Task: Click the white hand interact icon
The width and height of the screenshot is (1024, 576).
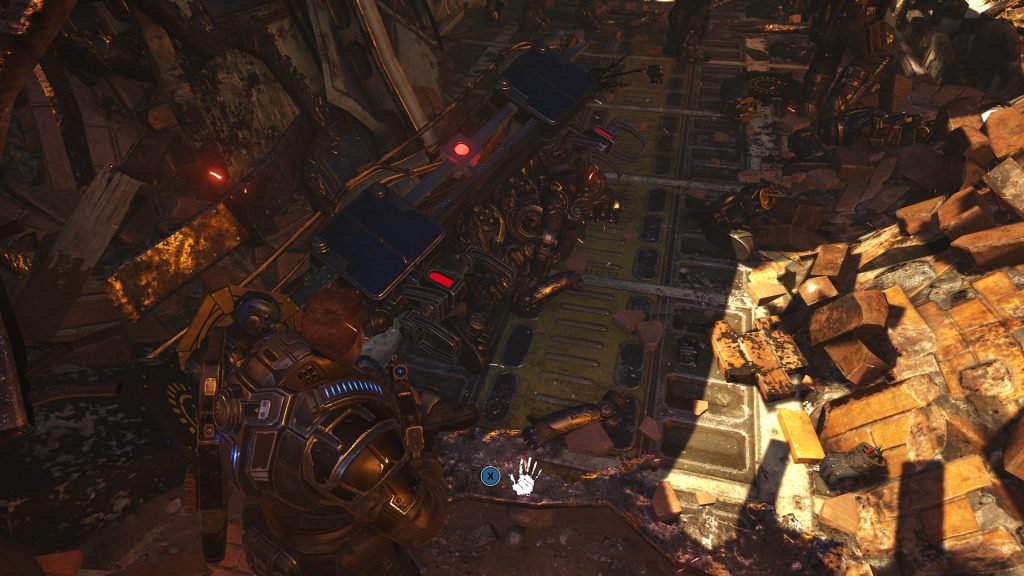Action: tap(525, 476)
